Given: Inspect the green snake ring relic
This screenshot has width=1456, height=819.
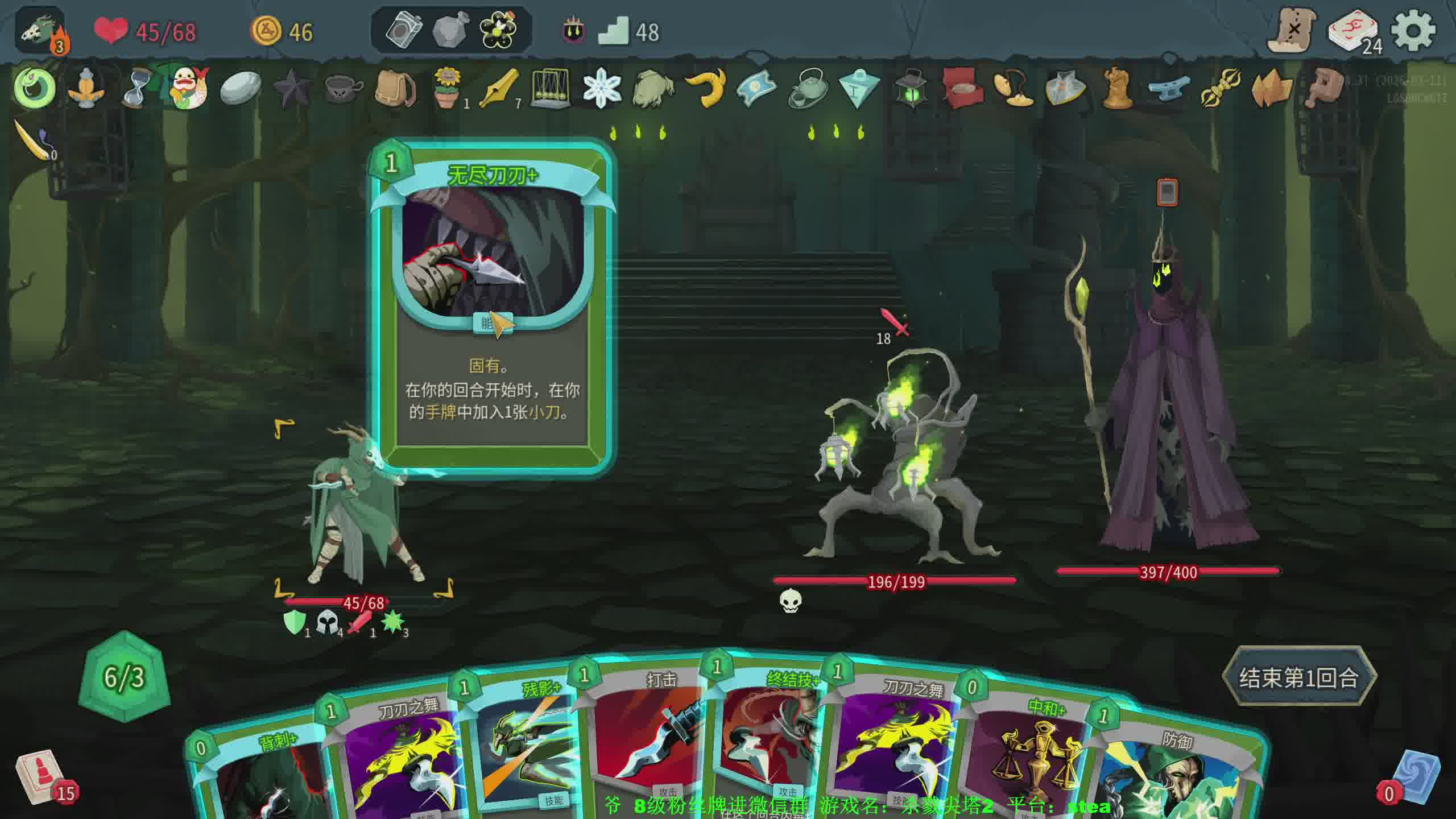Looking at the screenshot, I should 34,88.
